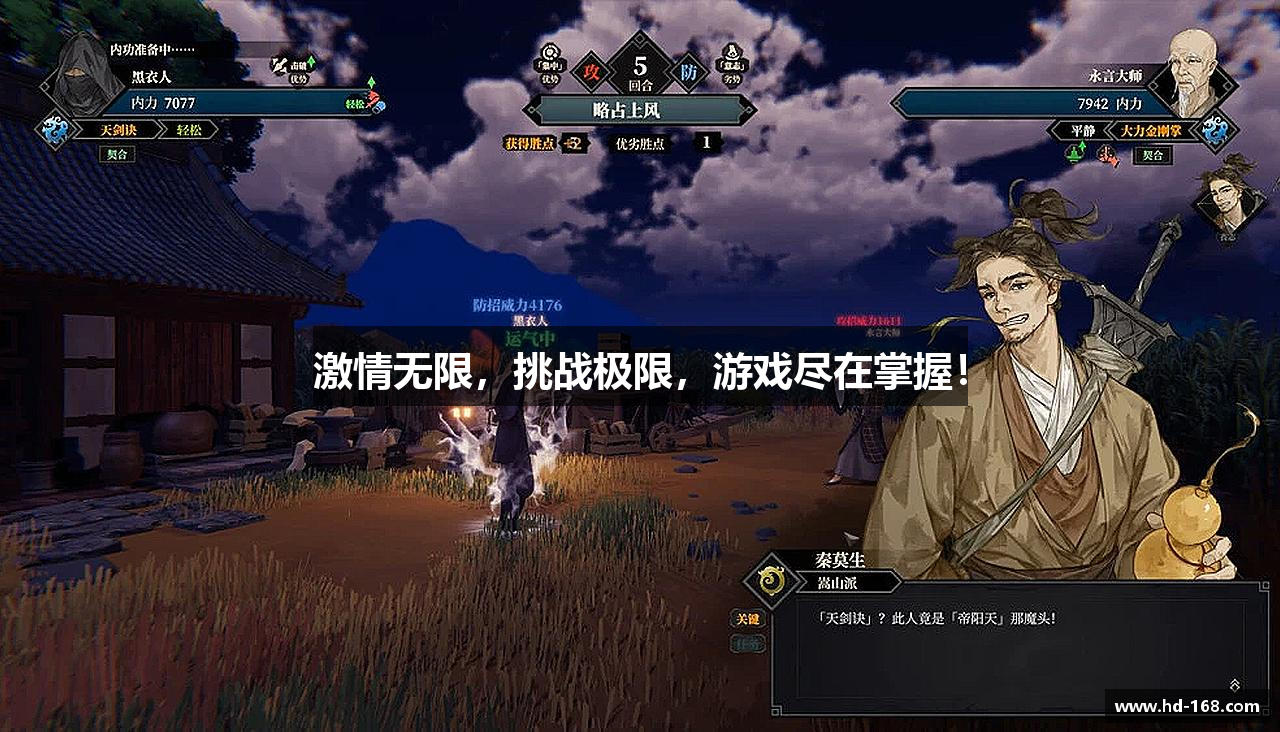Click the 契合 tag under 黑衣人

pyautogui.click(x=117, y=155)
